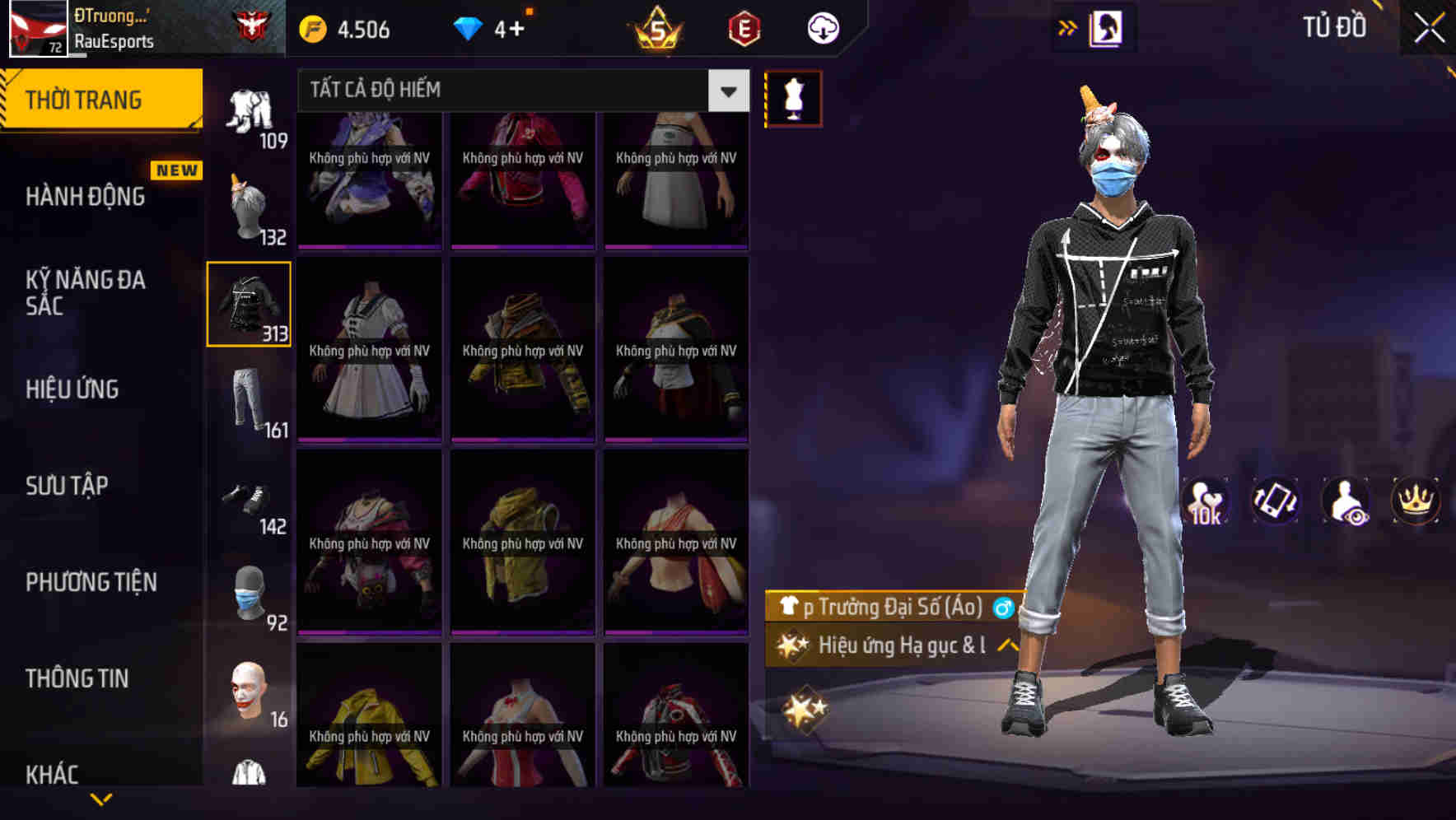Open the mannequin preset outfit icon

point(793,98)
